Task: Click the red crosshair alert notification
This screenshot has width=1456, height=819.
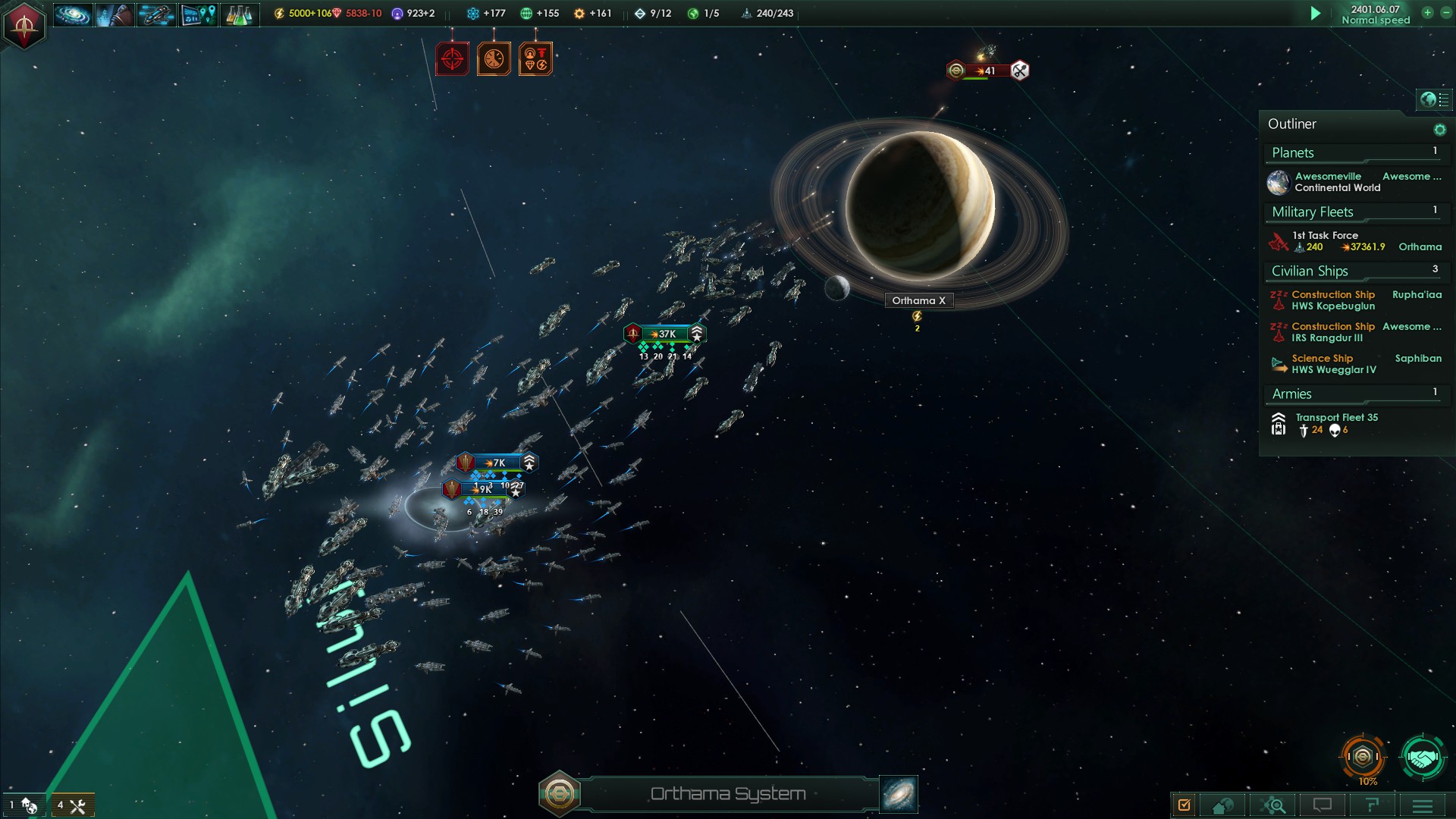Action: pyautogui.click(x=452, y=59)
